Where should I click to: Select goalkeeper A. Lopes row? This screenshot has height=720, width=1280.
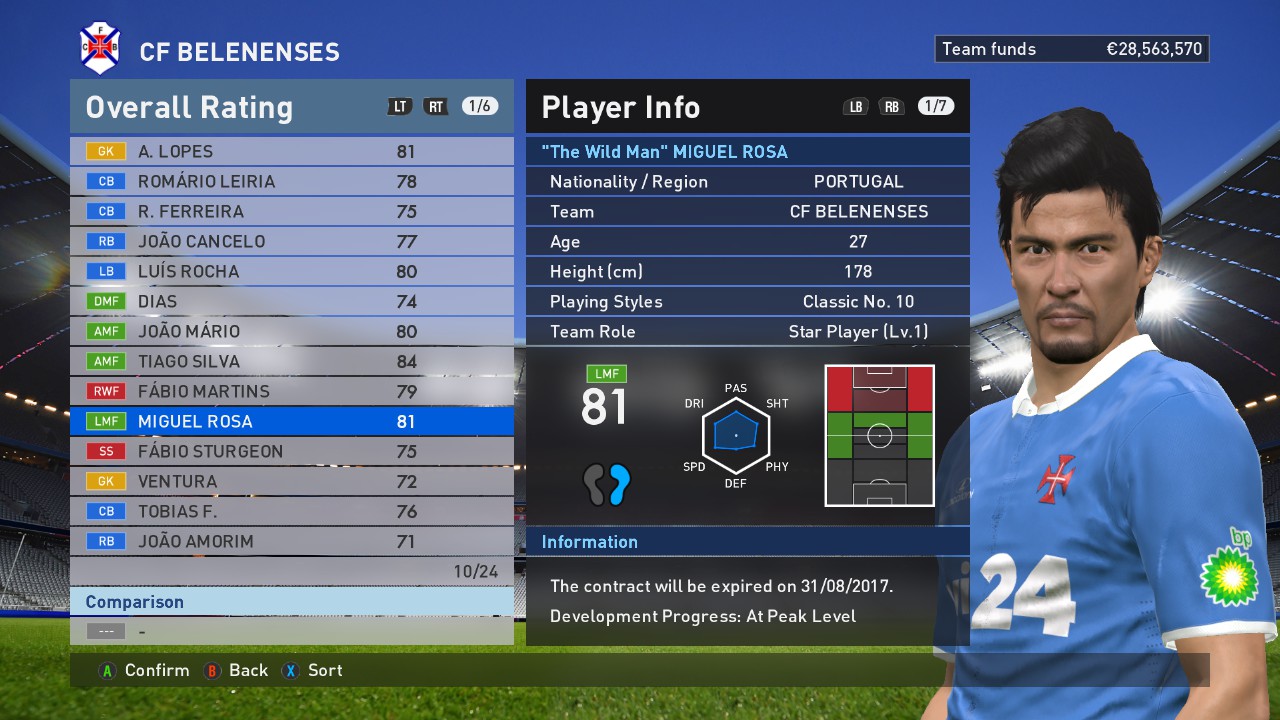290,152
